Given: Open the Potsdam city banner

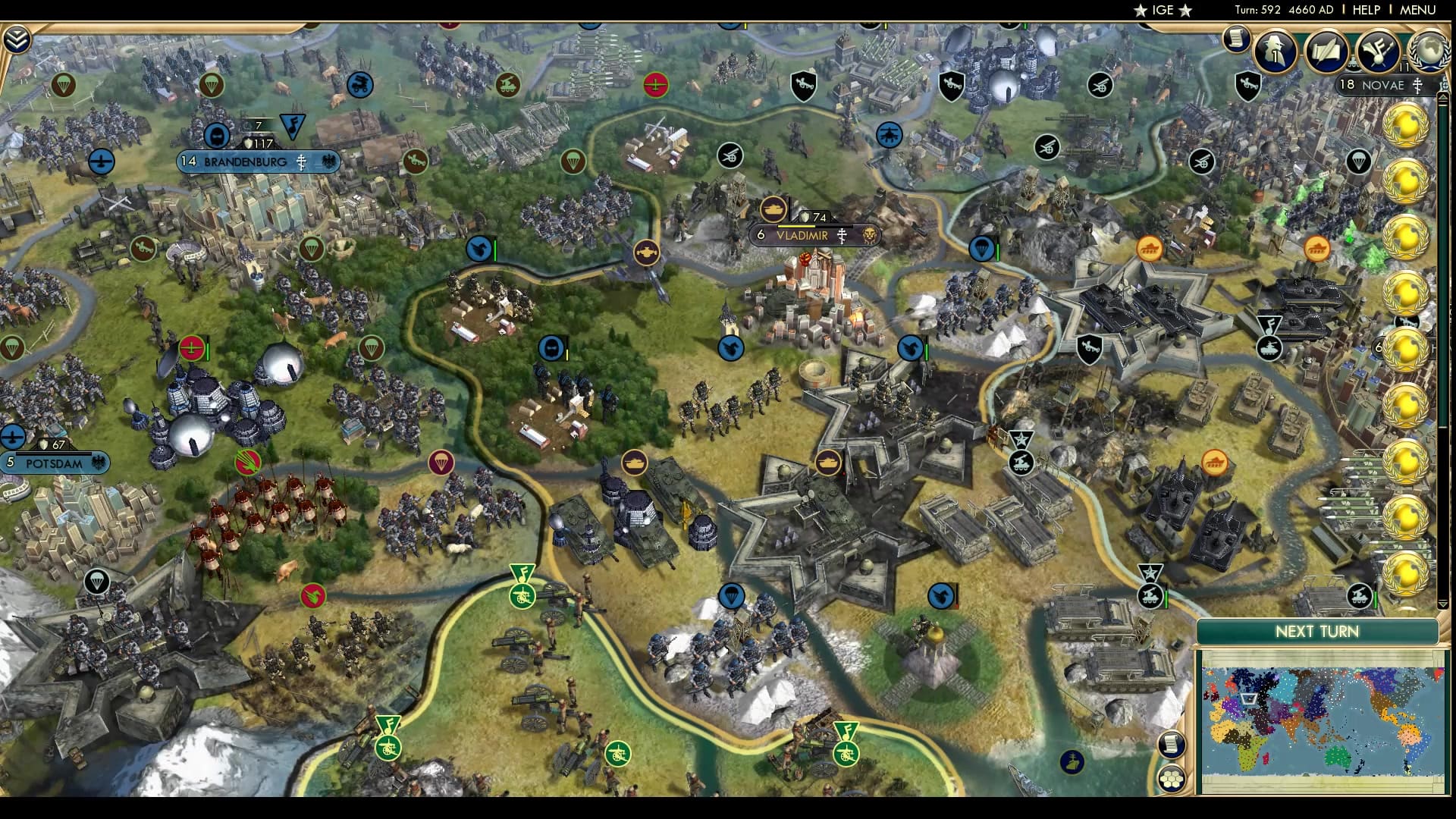Looking at the screenshot, I should [x=54, y=463].
